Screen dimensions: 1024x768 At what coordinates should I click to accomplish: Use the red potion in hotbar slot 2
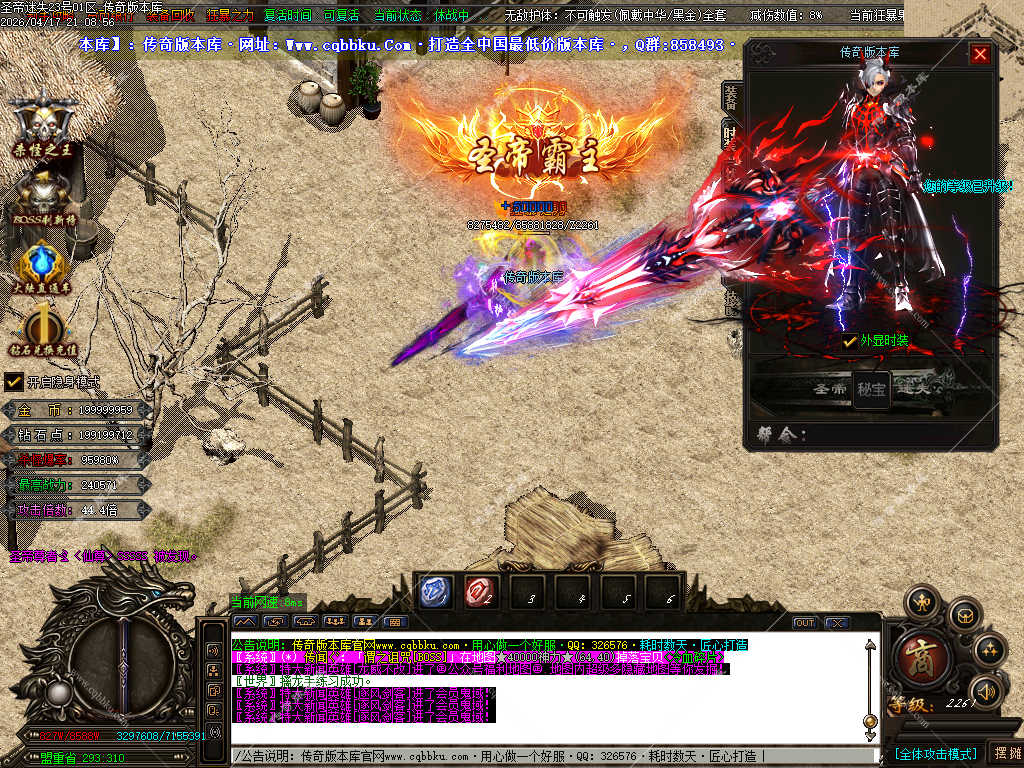pos(481,592)
